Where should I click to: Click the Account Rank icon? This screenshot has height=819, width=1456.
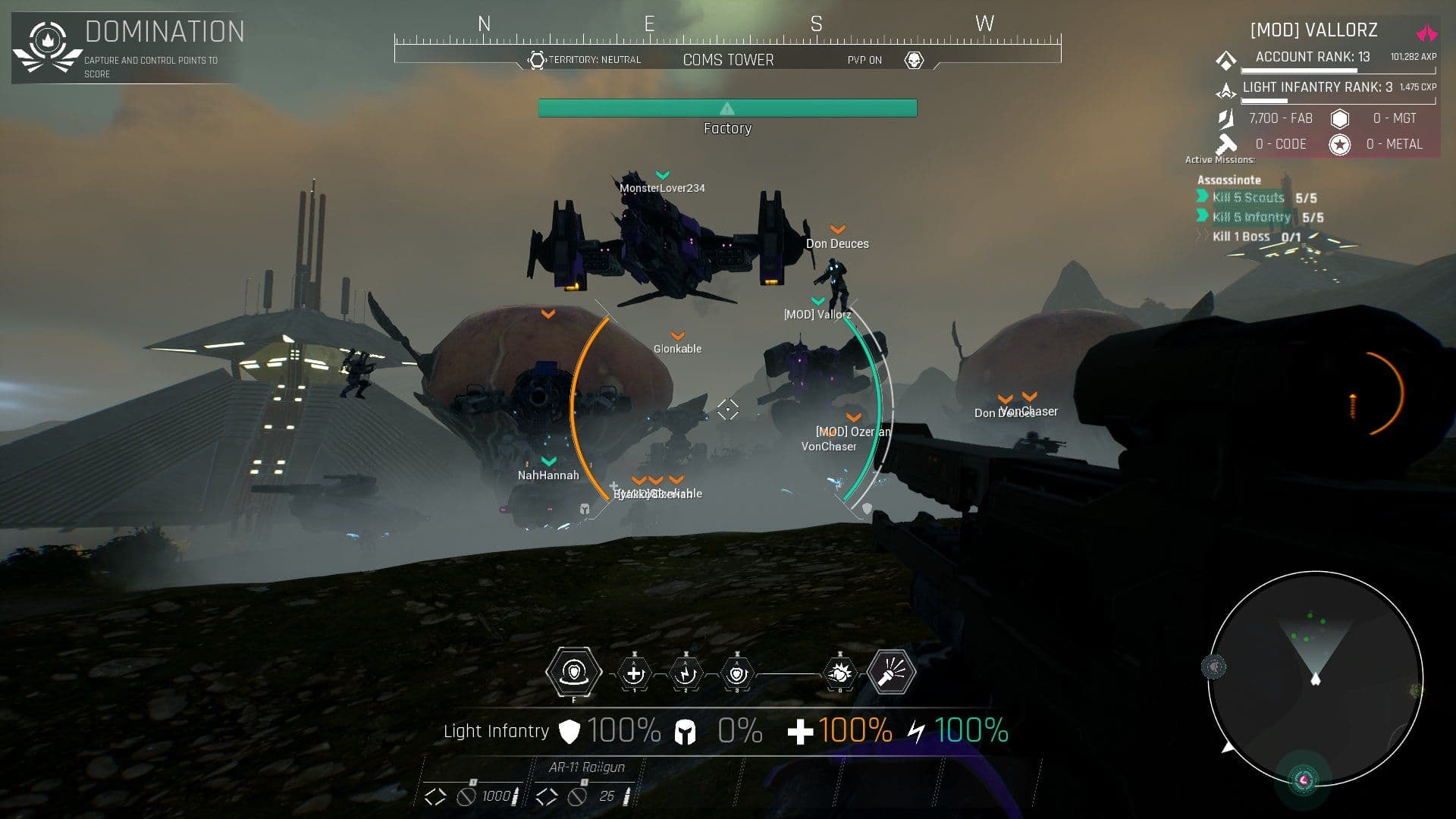(x=1226, y=59)
